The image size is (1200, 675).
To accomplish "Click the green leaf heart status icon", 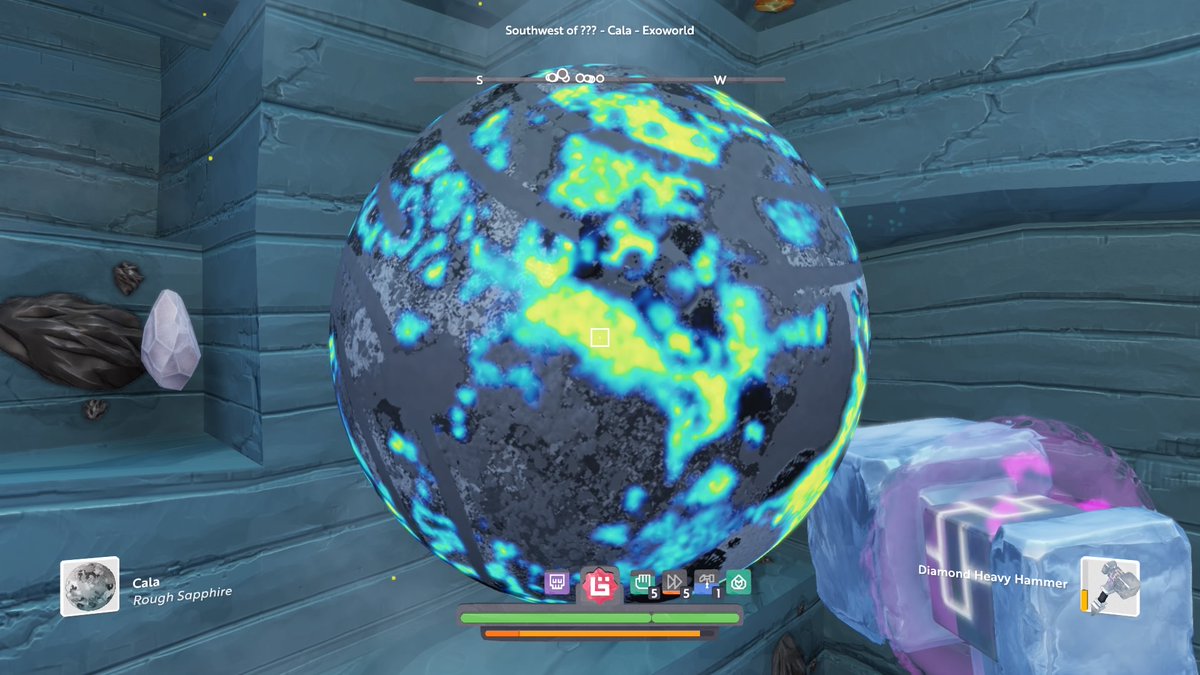I will [738, 582].
